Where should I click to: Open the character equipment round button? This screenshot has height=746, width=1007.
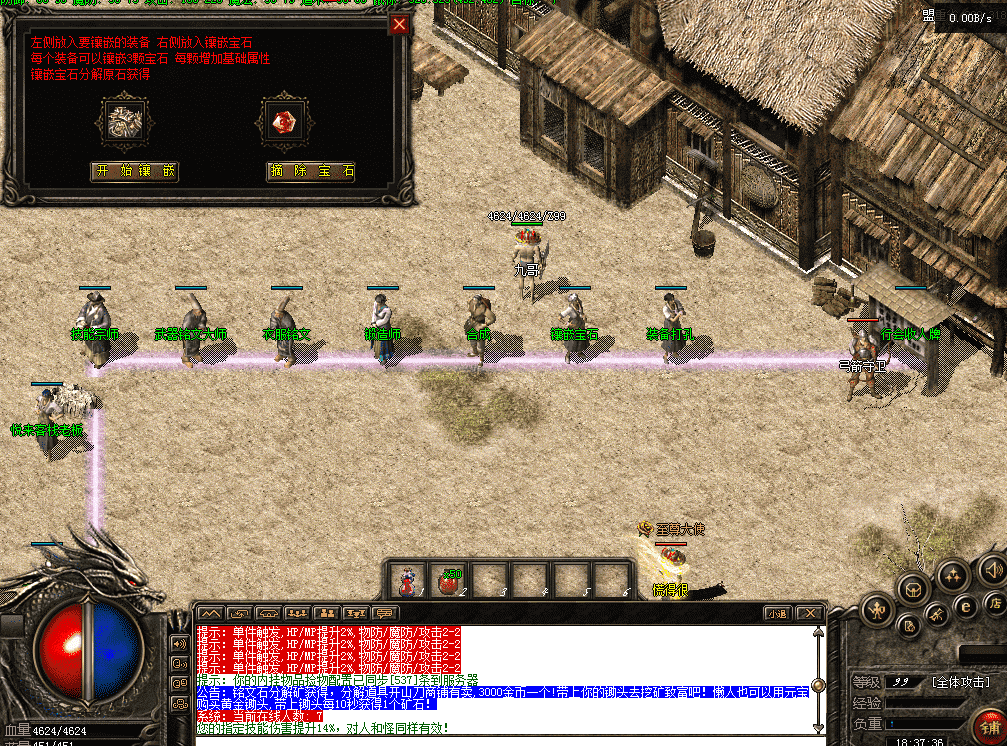pos(877,607)
